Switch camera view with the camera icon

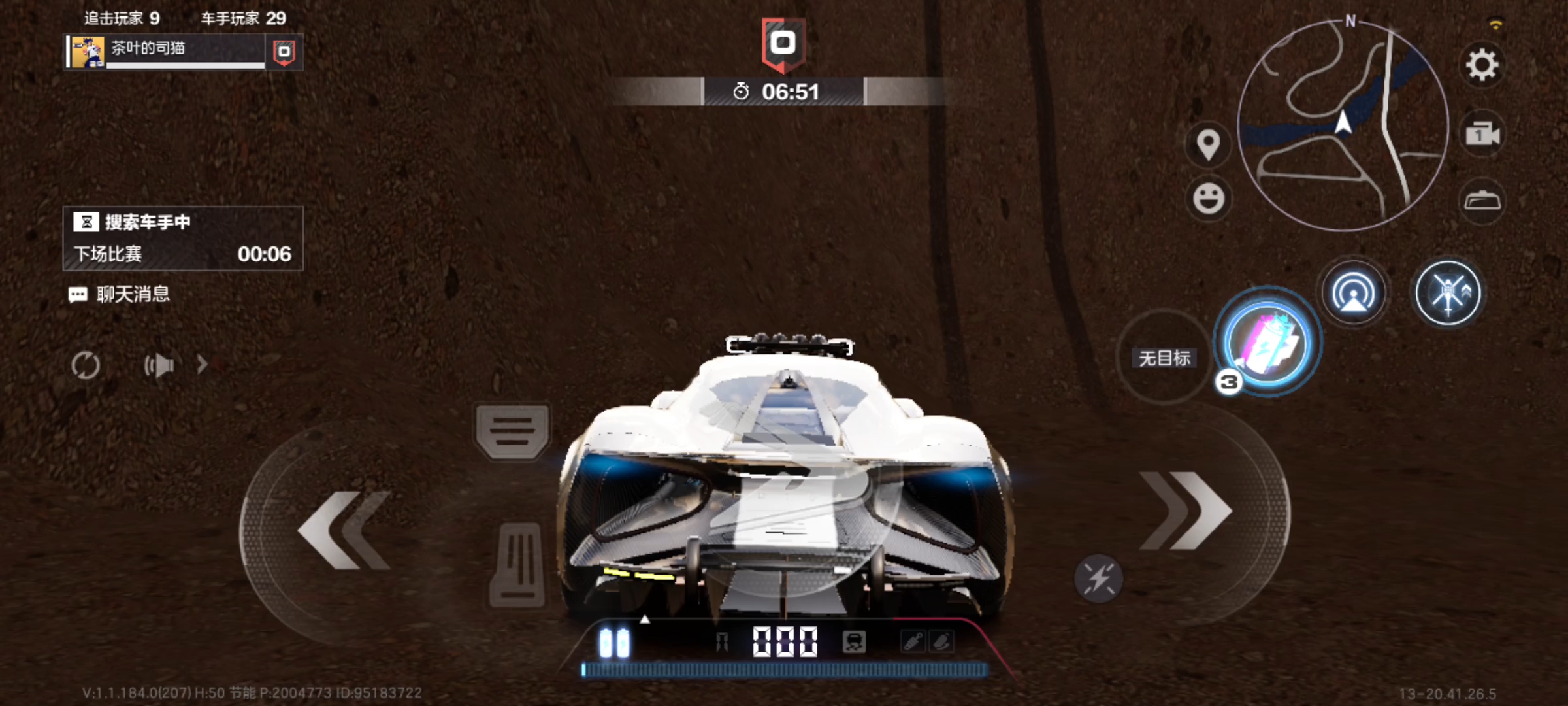(1482, 135)
